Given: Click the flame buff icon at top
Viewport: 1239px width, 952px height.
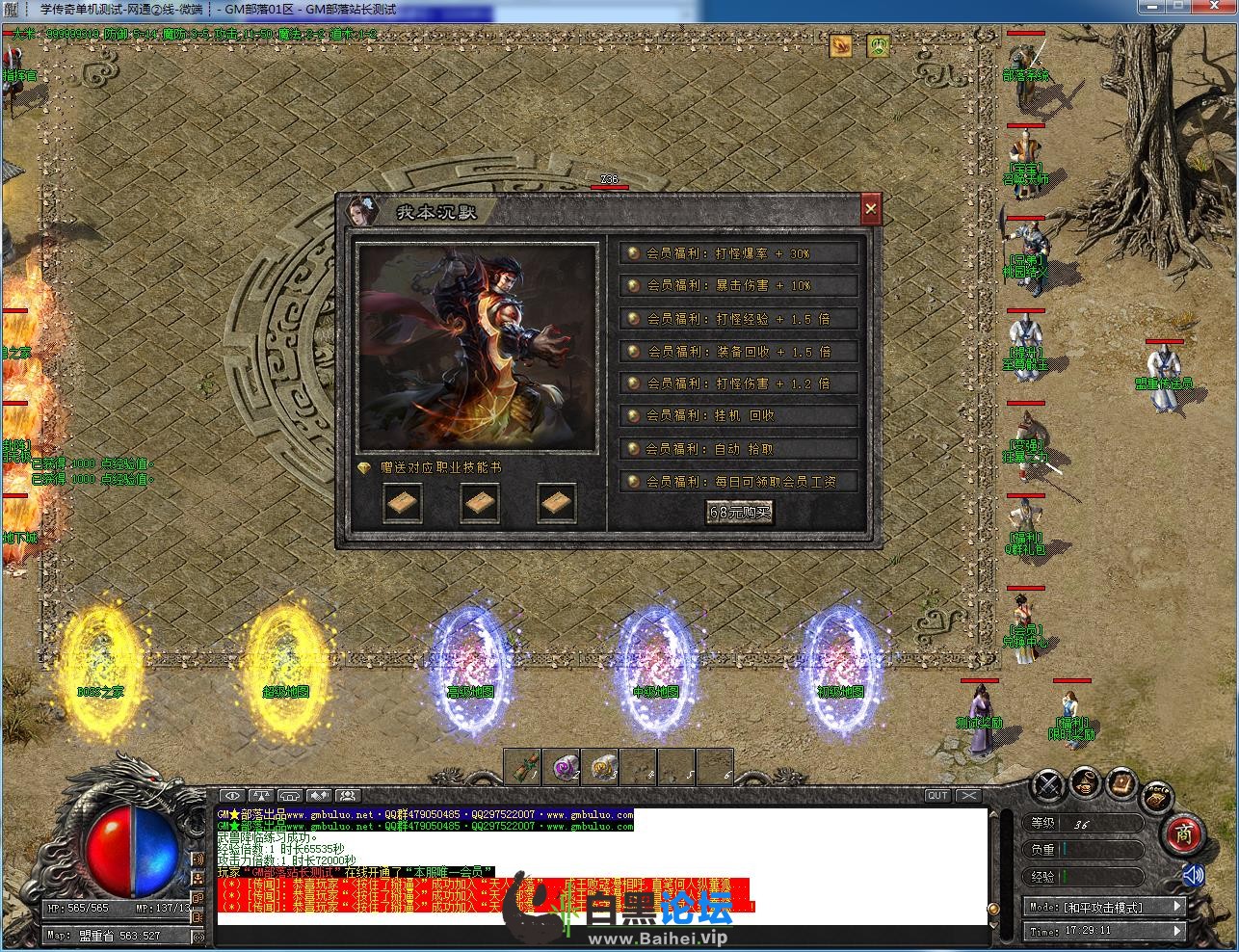Looking at the screenshot, I should tap(841, 44).
